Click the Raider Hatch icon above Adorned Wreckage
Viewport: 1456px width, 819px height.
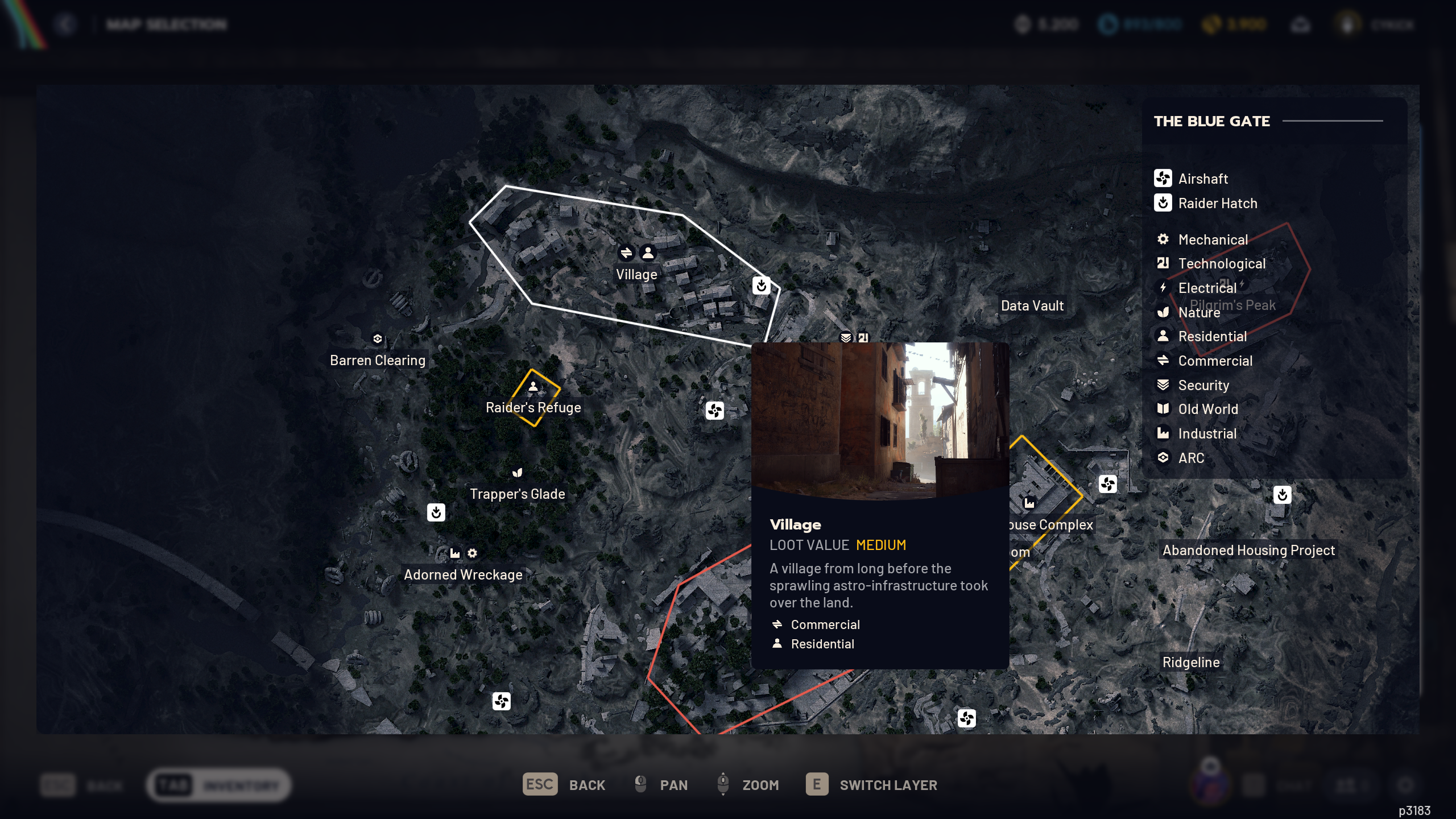(436, 512)
